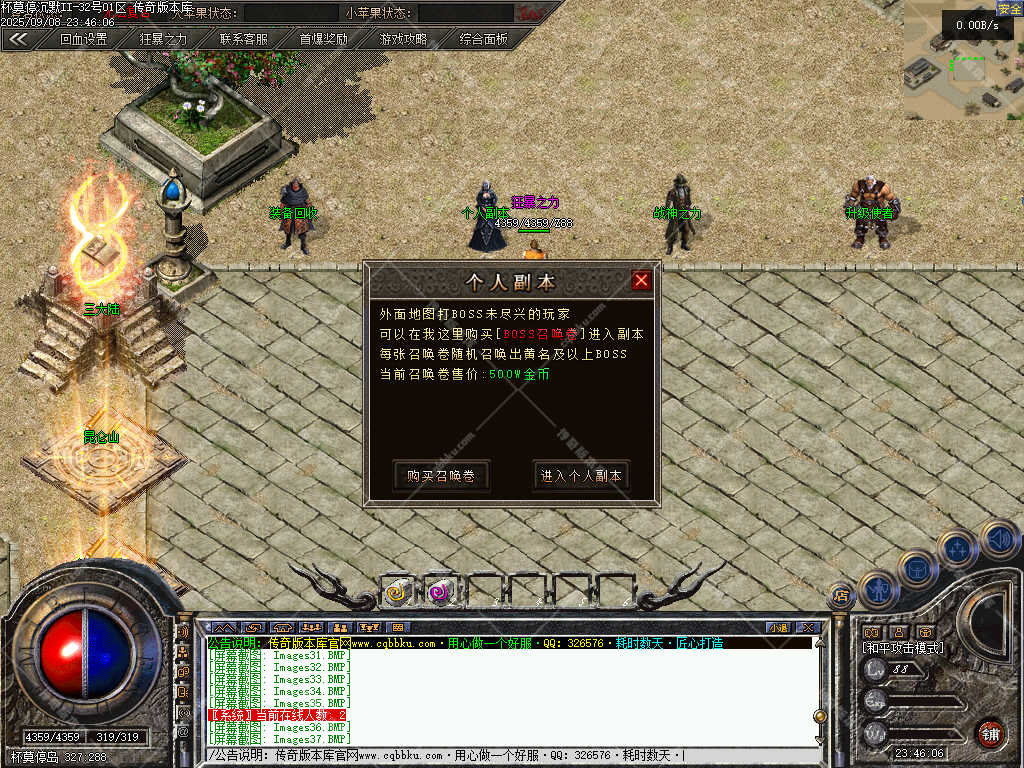Use the purple swirl item in the hotbar

tap(439, 592)
